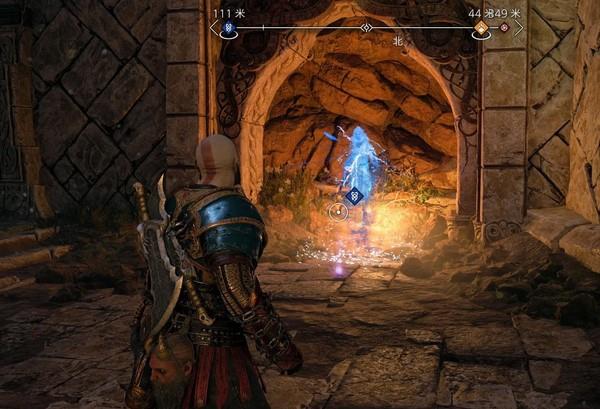The height and width of the screenshot is (409, 600).
Task: Click the north diamond indicator on the compass
Action: point(366,28)
